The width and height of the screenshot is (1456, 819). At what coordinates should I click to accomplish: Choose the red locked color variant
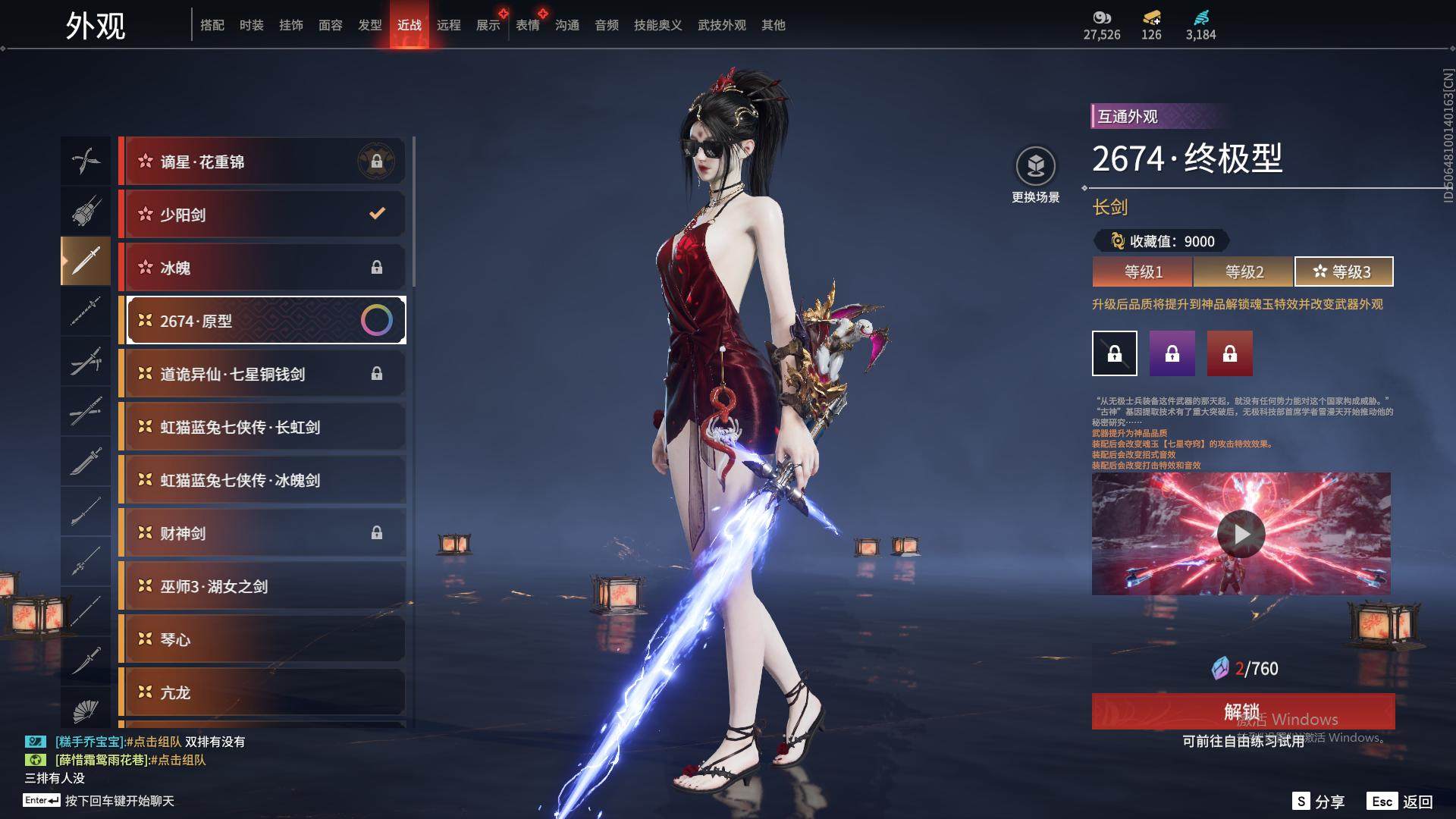(1229, 353)
